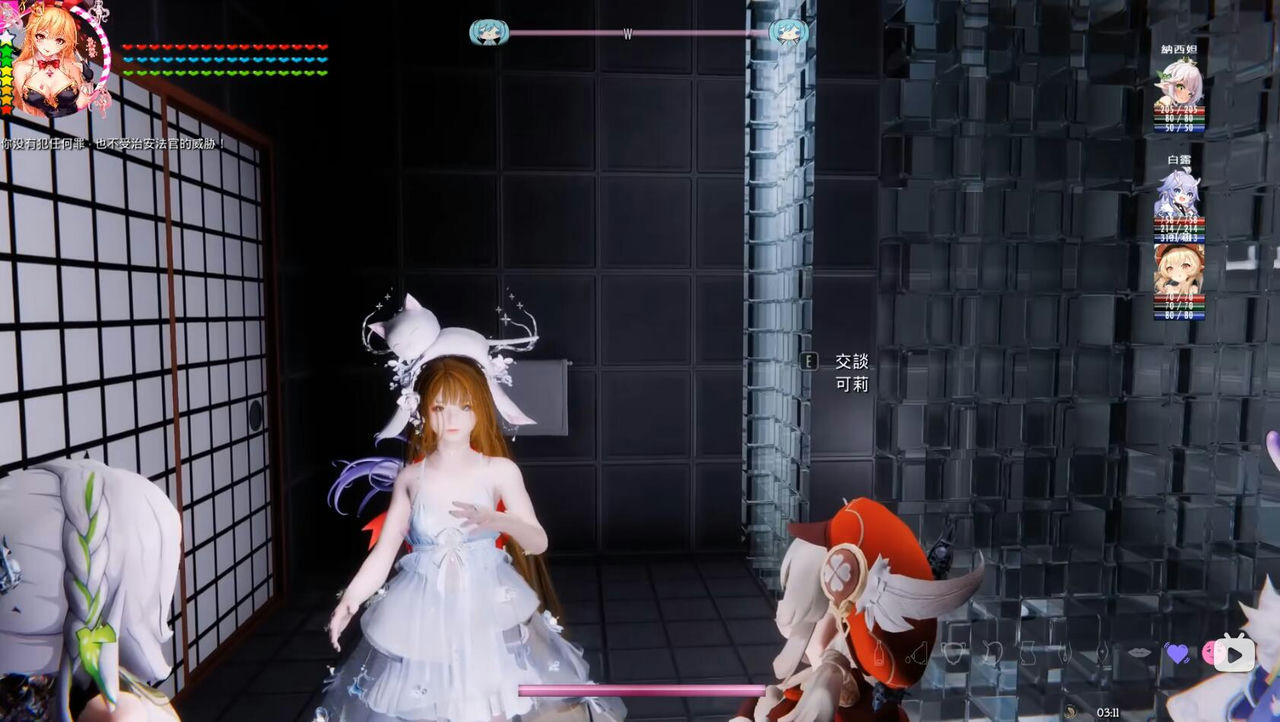Toggle the plus-marked body outline icon in the action row
The image size is (1280, 722).
coord(1103,655)
